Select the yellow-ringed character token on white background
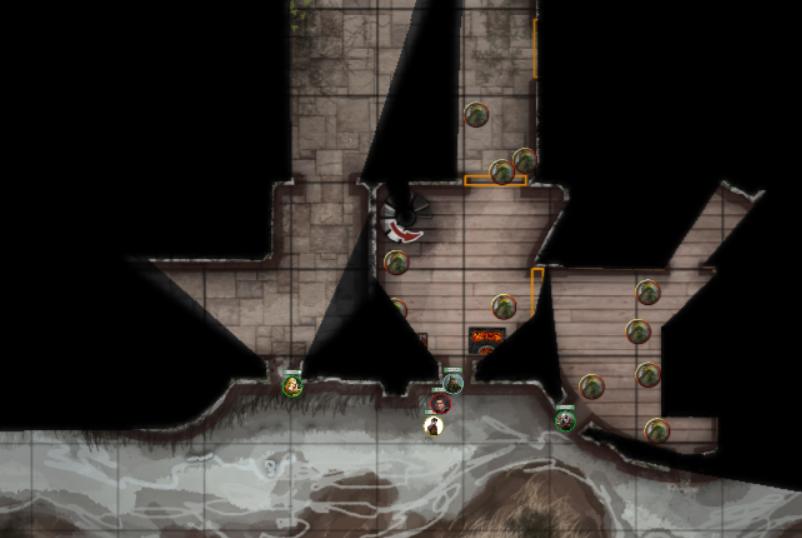The height and width of the screenshot is (538, 802). pyautogui.click(x=433, y=426)
